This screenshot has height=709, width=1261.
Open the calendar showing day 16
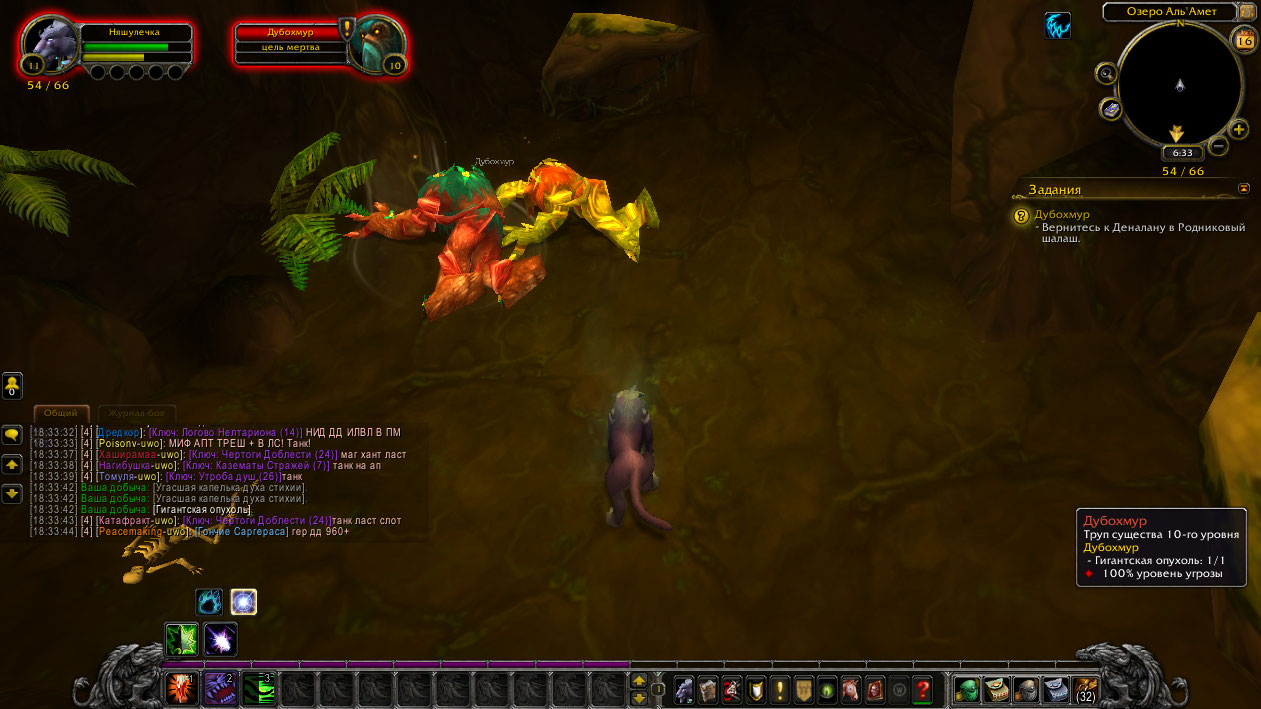click(1245, 40)
